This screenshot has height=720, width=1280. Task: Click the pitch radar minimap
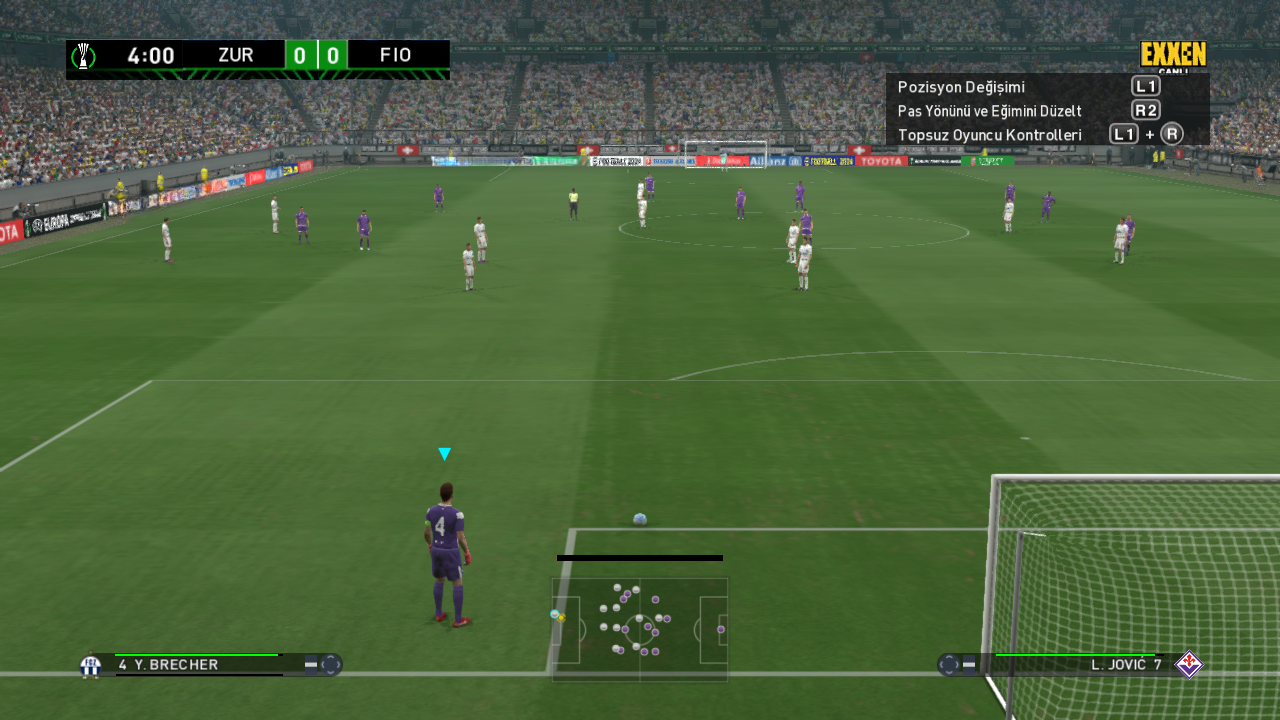point(640,629)
